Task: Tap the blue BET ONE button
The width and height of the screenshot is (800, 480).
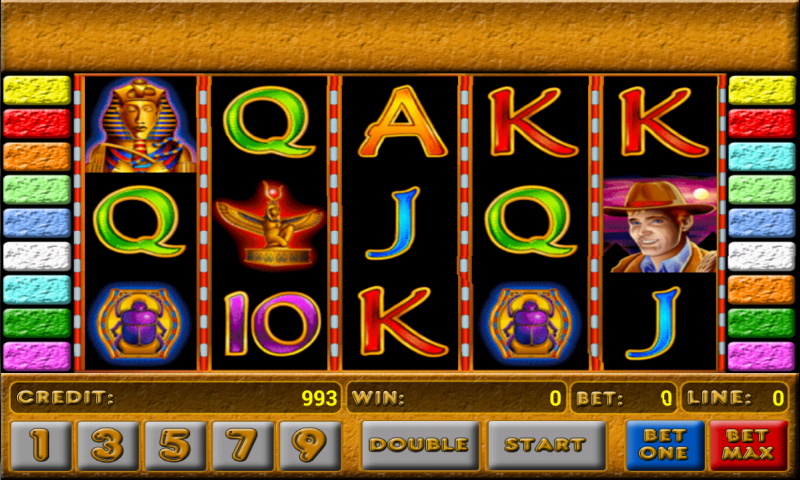Action: click(665, 445)
